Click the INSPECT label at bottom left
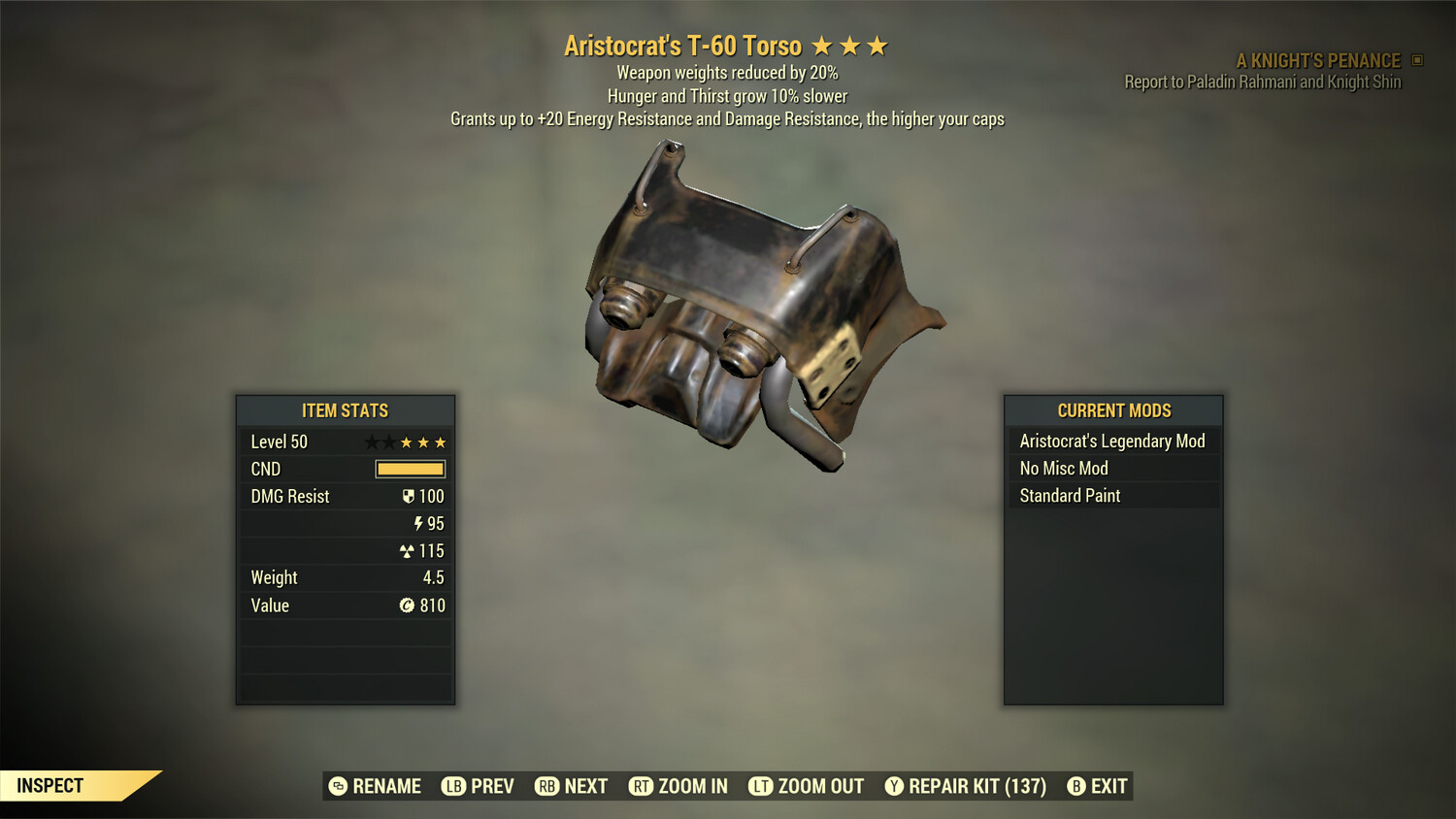1456x819 pixels. pos(50,785)
